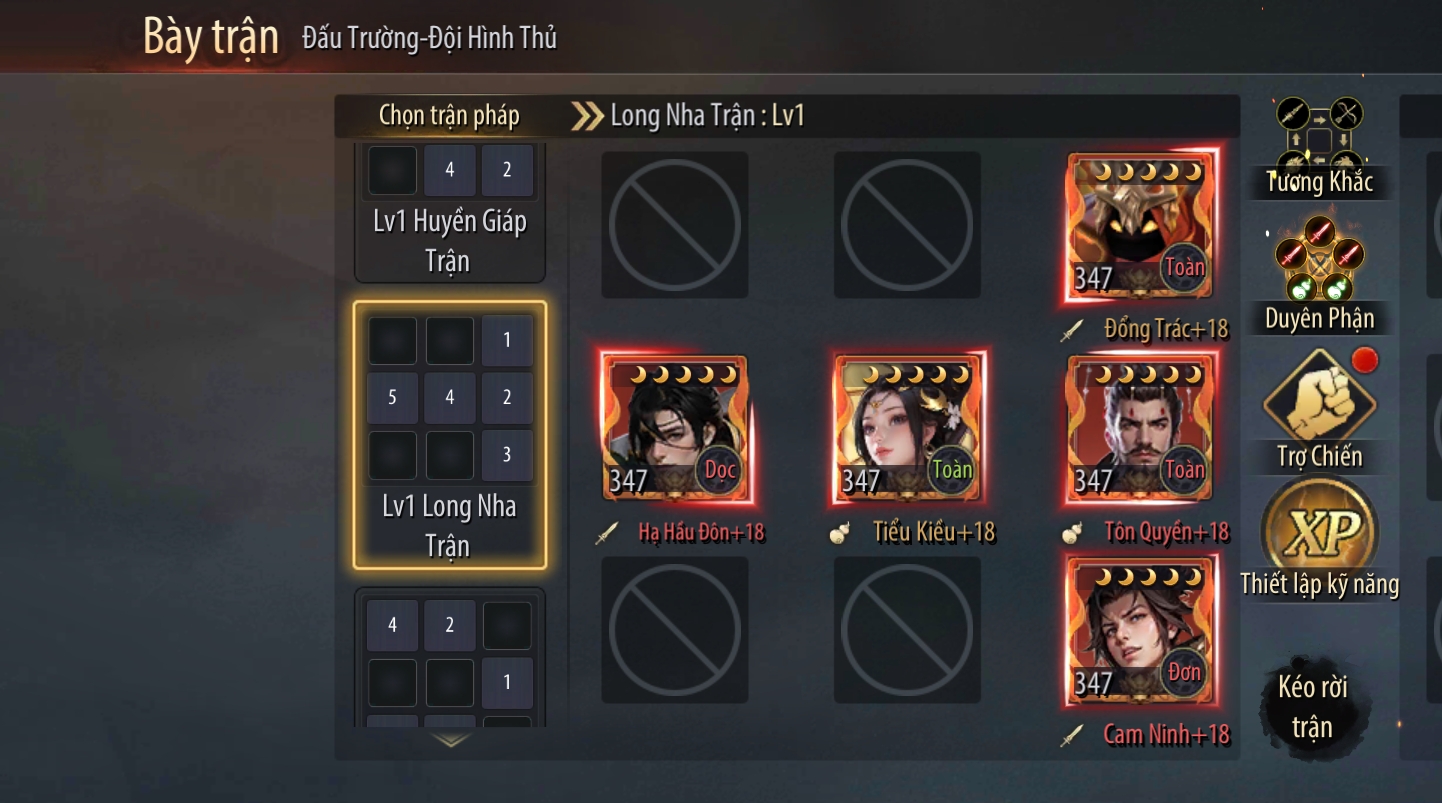
Task: Select the Hạ Hầu Đôn hero card
Action: click(675, 428)
